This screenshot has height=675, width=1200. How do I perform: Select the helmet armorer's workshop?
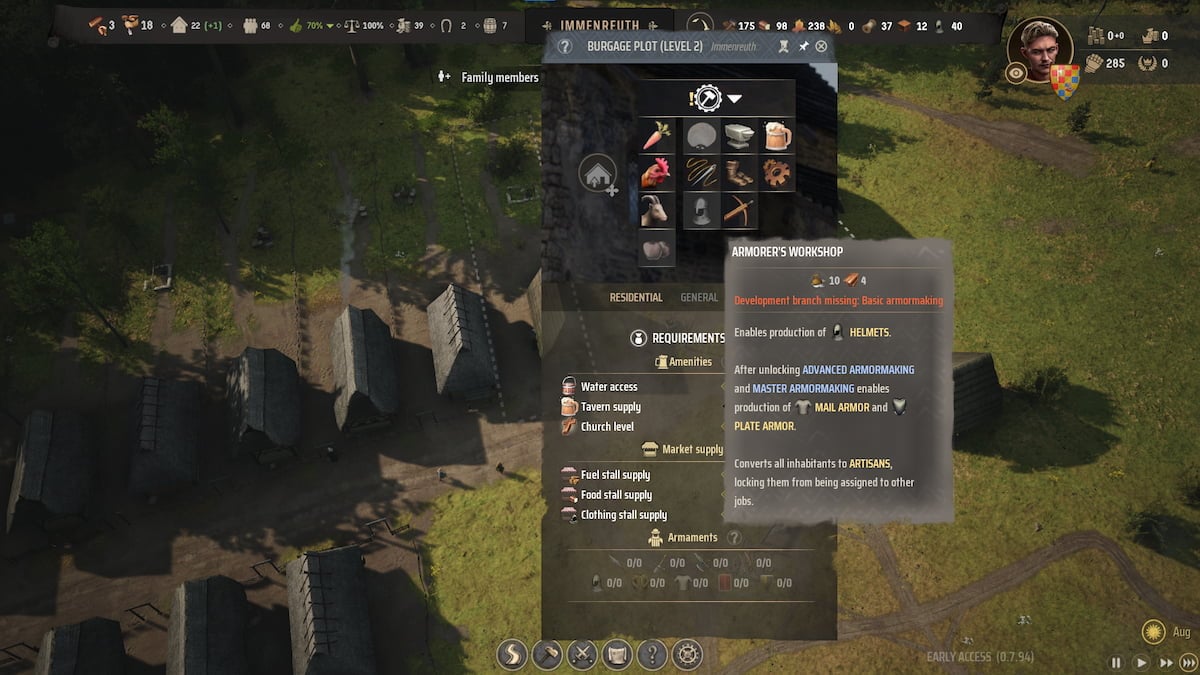pyautogui.click(x=701, y=210)
